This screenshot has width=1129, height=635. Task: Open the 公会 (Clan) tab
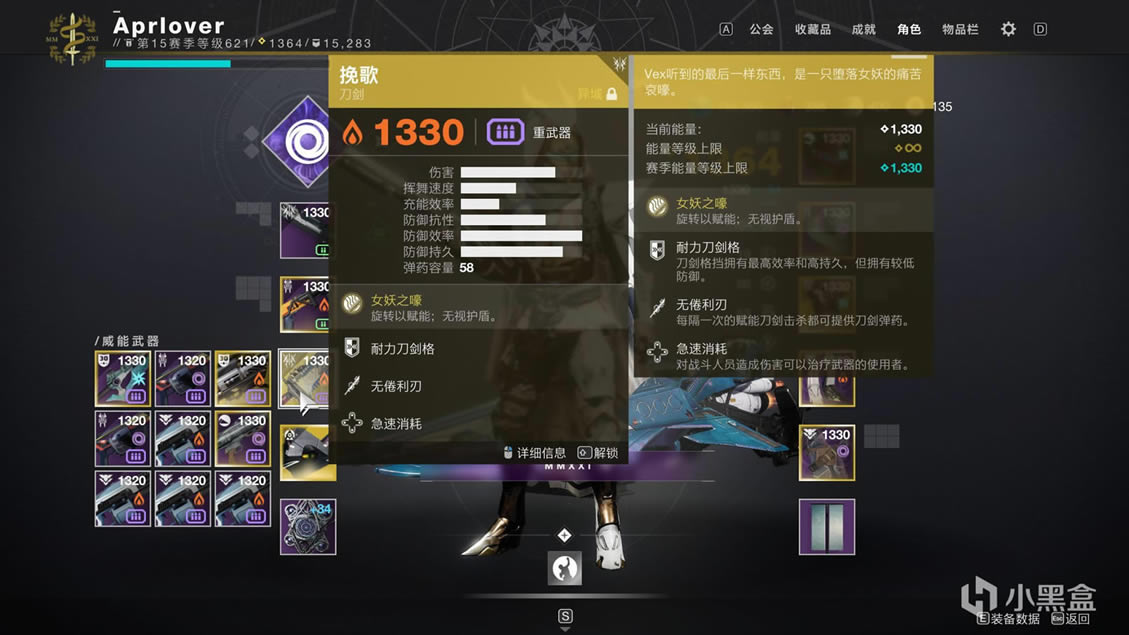[761, 29]
